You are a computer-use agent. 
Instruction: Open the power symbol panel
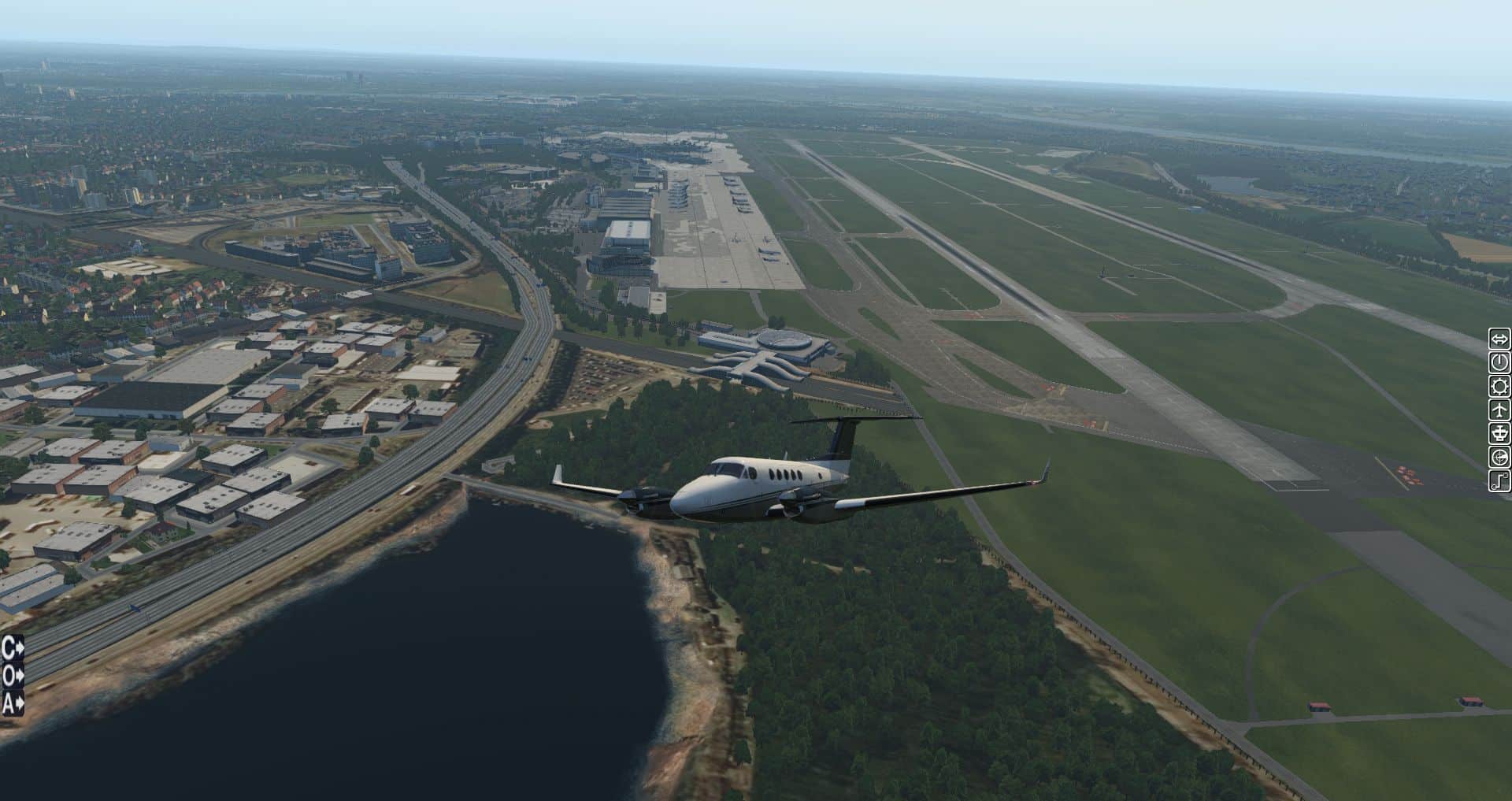tap(1499, 362)
